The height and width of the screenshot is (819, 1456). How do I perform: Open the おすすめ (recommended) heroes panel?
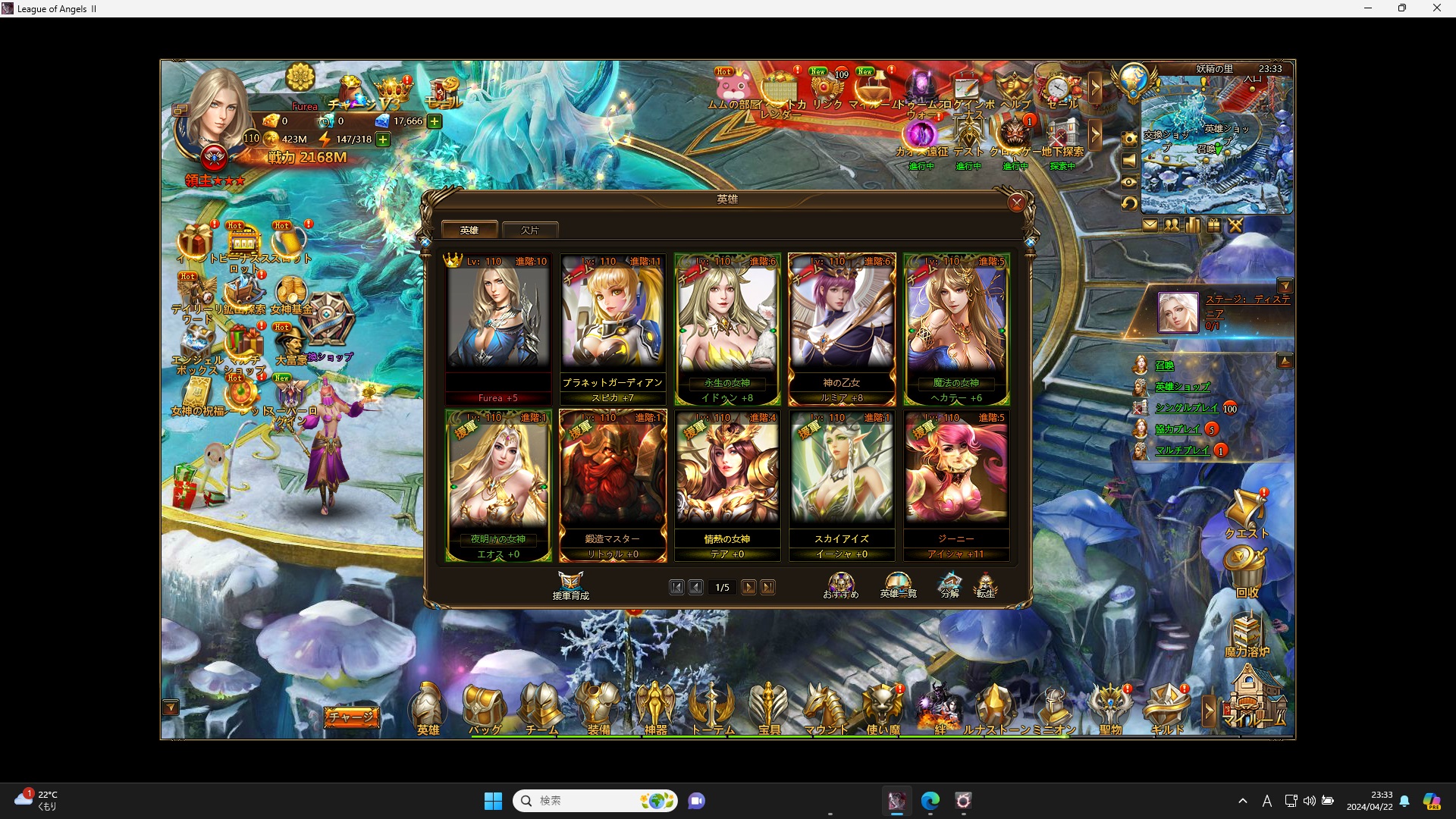coord(839,584)
